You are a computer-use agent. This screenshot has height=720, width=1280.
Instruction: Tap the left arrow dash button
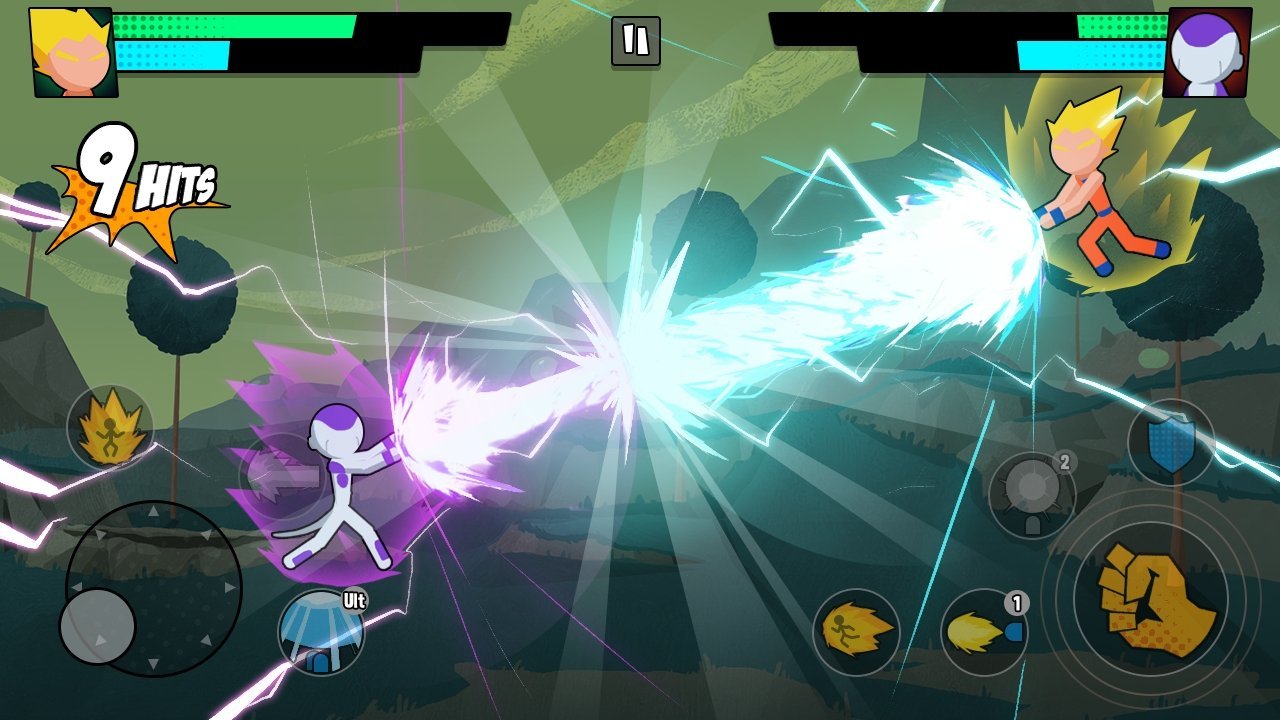pyautogui.click(x=281, y=479)
